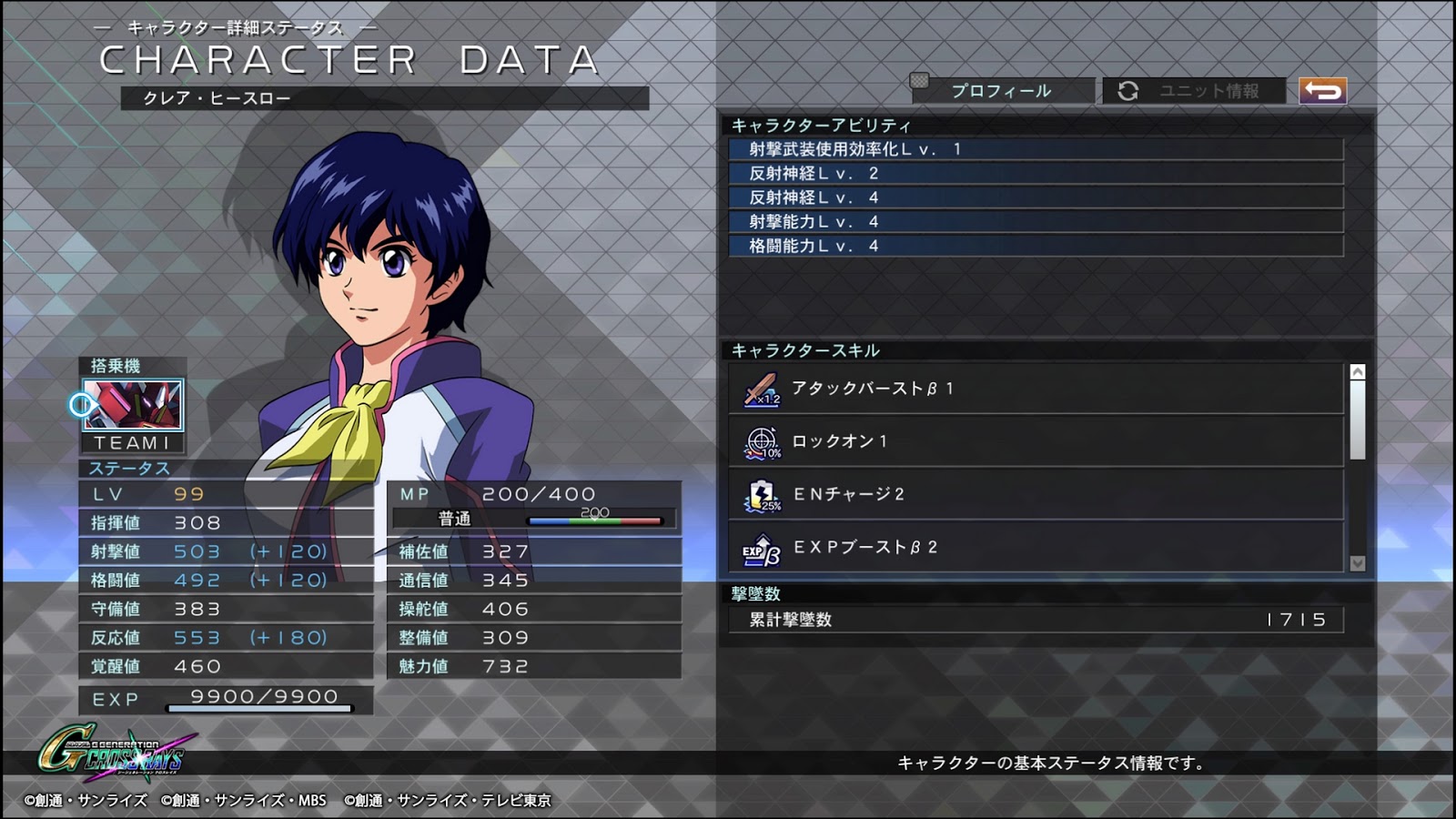Switch to the プロフィール tab
Screen dimensions: 1456x819
point(1001,91)
